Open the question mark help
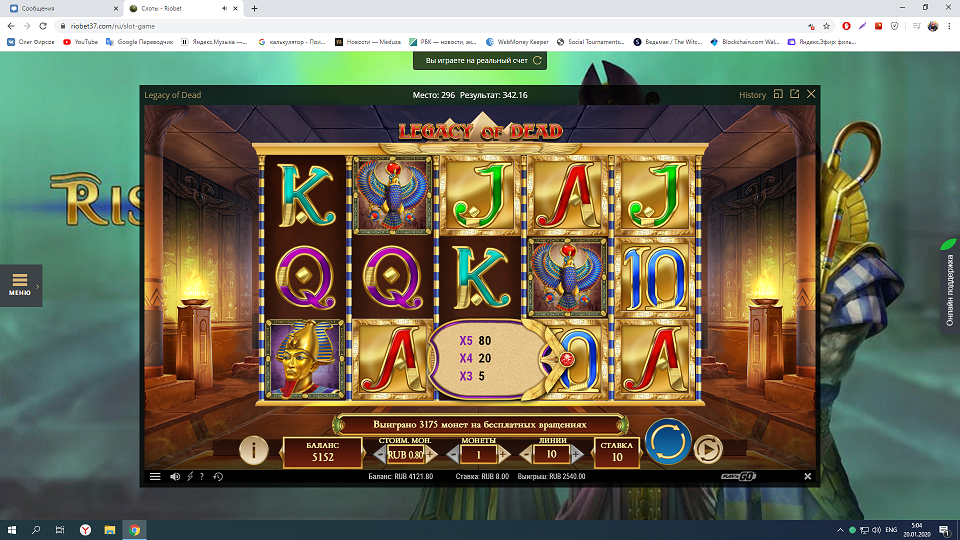The image size is (960, 540). tap(202, 477)
